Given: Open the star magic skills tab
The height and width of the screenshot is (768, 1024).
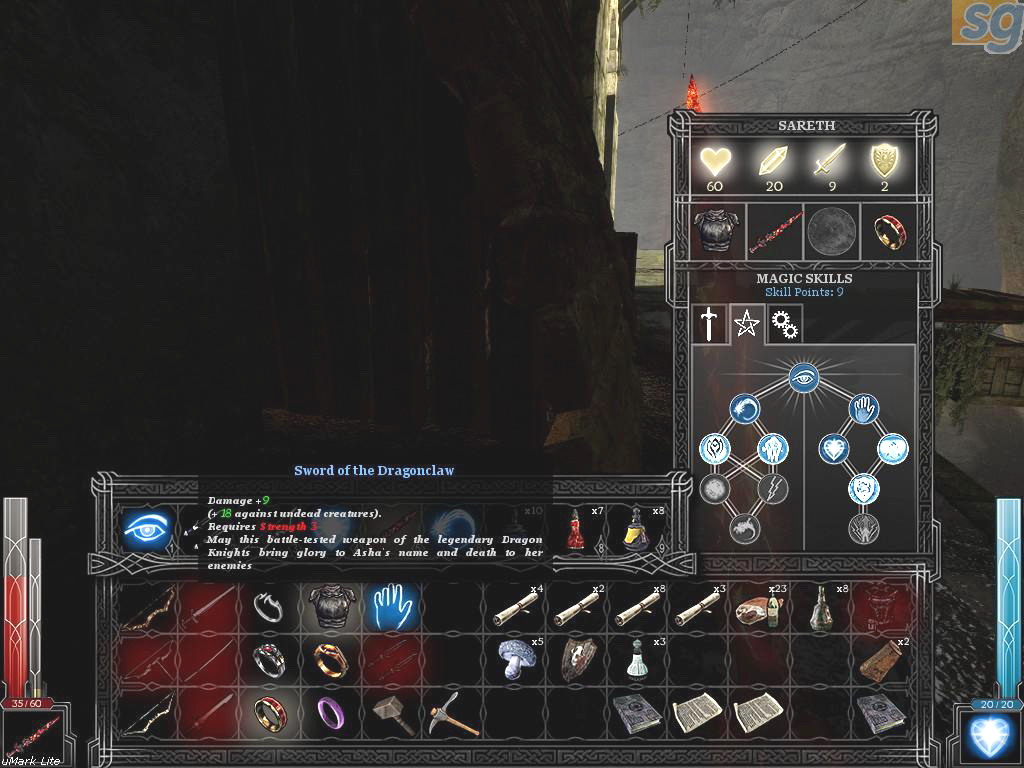Looking at the screenshot, I should tap(746, 323).
